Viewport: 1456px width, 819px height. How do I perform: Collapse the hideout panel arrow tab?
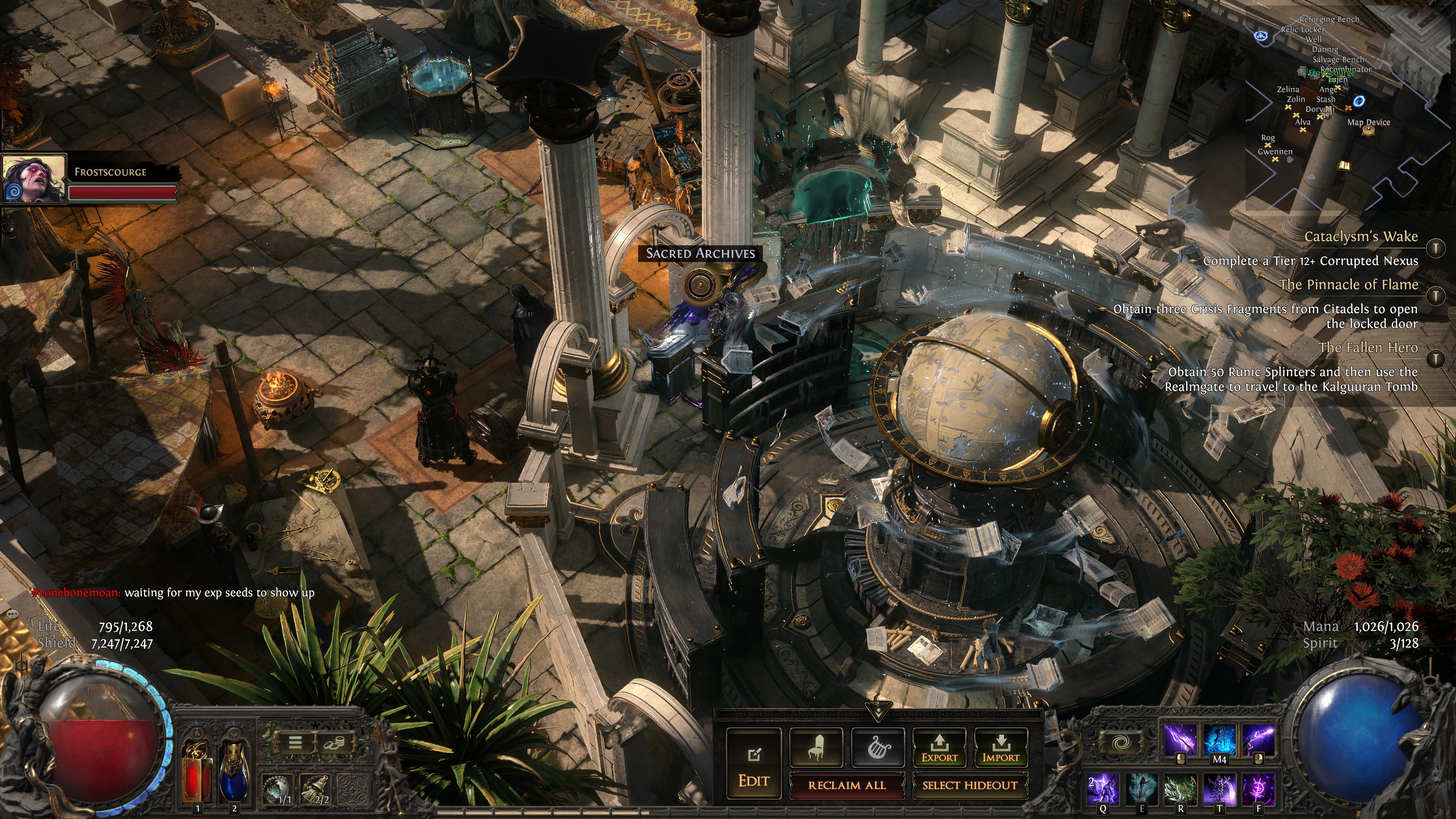point(878,711)
